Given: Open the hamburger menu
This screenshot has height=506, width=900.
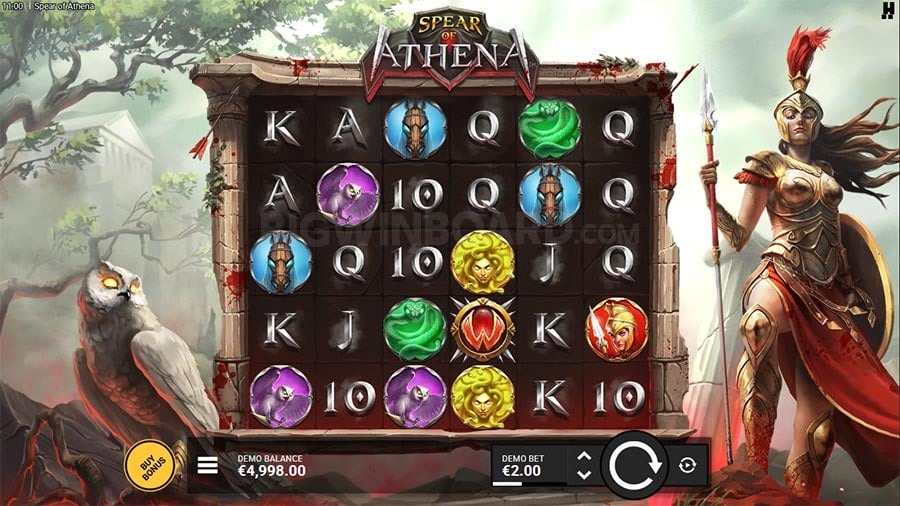Looking at the screenshot, I should pyautogui.click(x=208, y=465).
